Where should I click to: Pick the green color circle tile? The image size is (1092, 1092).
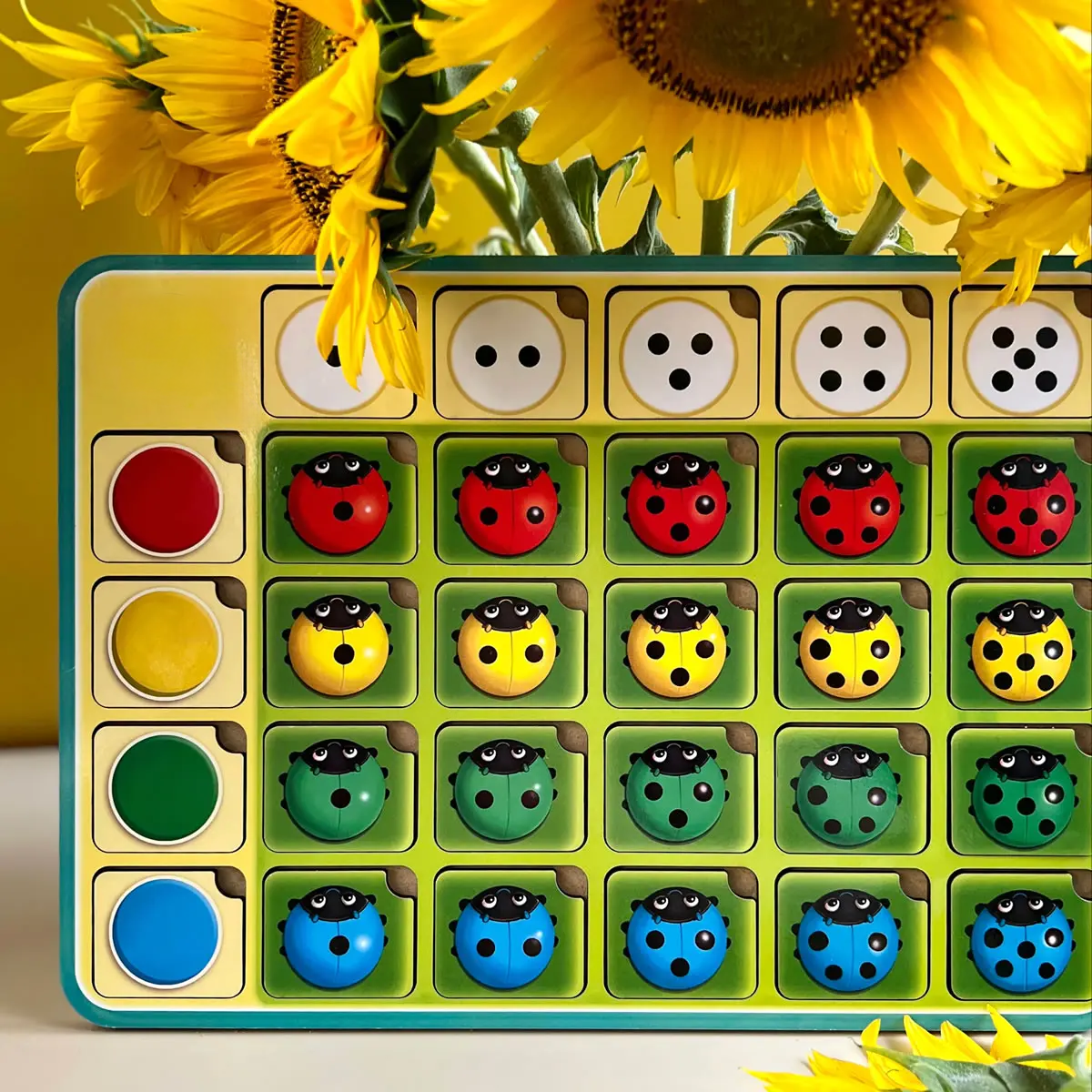pyautogui.click(x=166, y=786)
